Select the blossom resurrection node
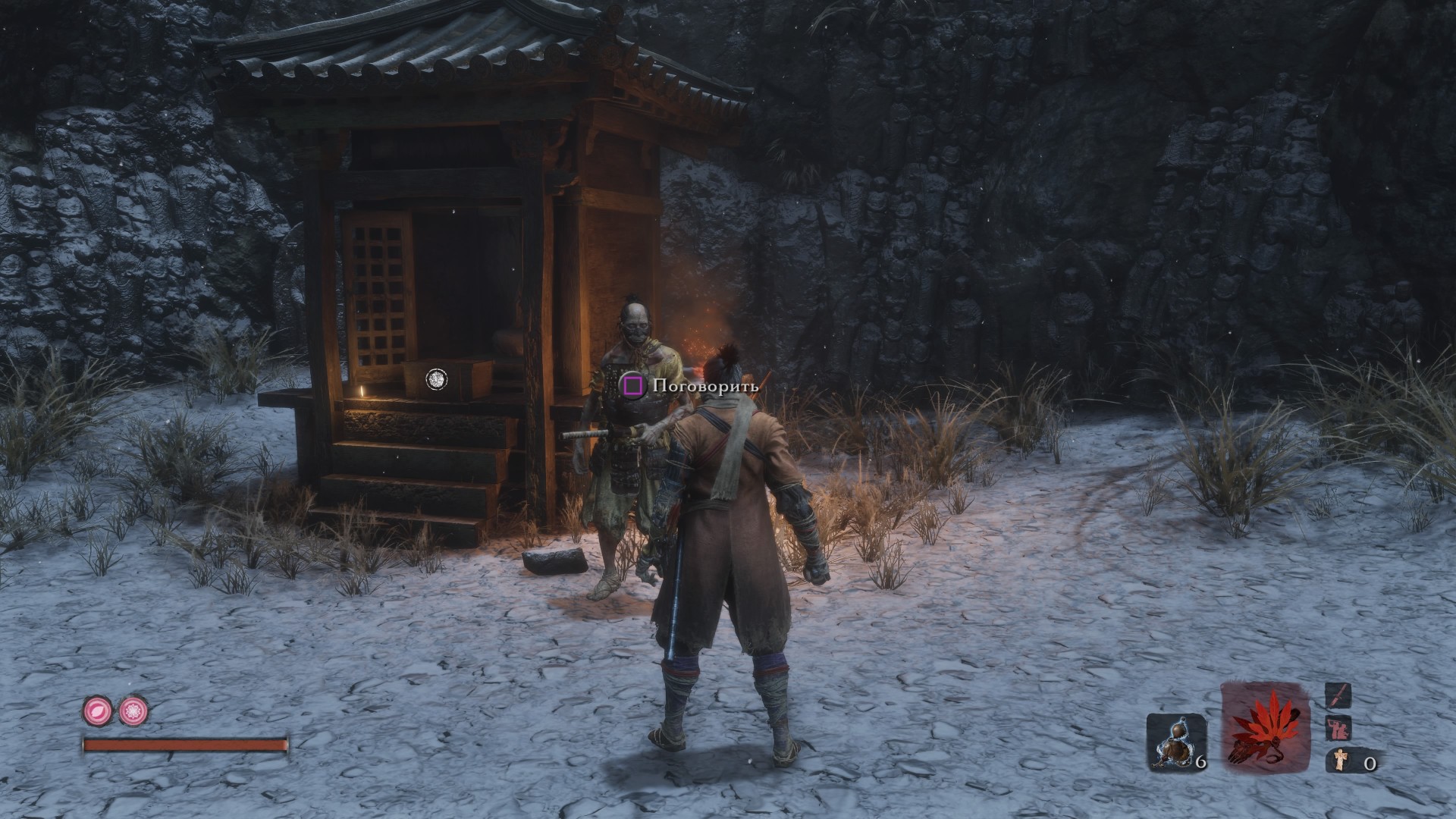The height and width of the screenshot is (819, 1456). tap(133, 711)
